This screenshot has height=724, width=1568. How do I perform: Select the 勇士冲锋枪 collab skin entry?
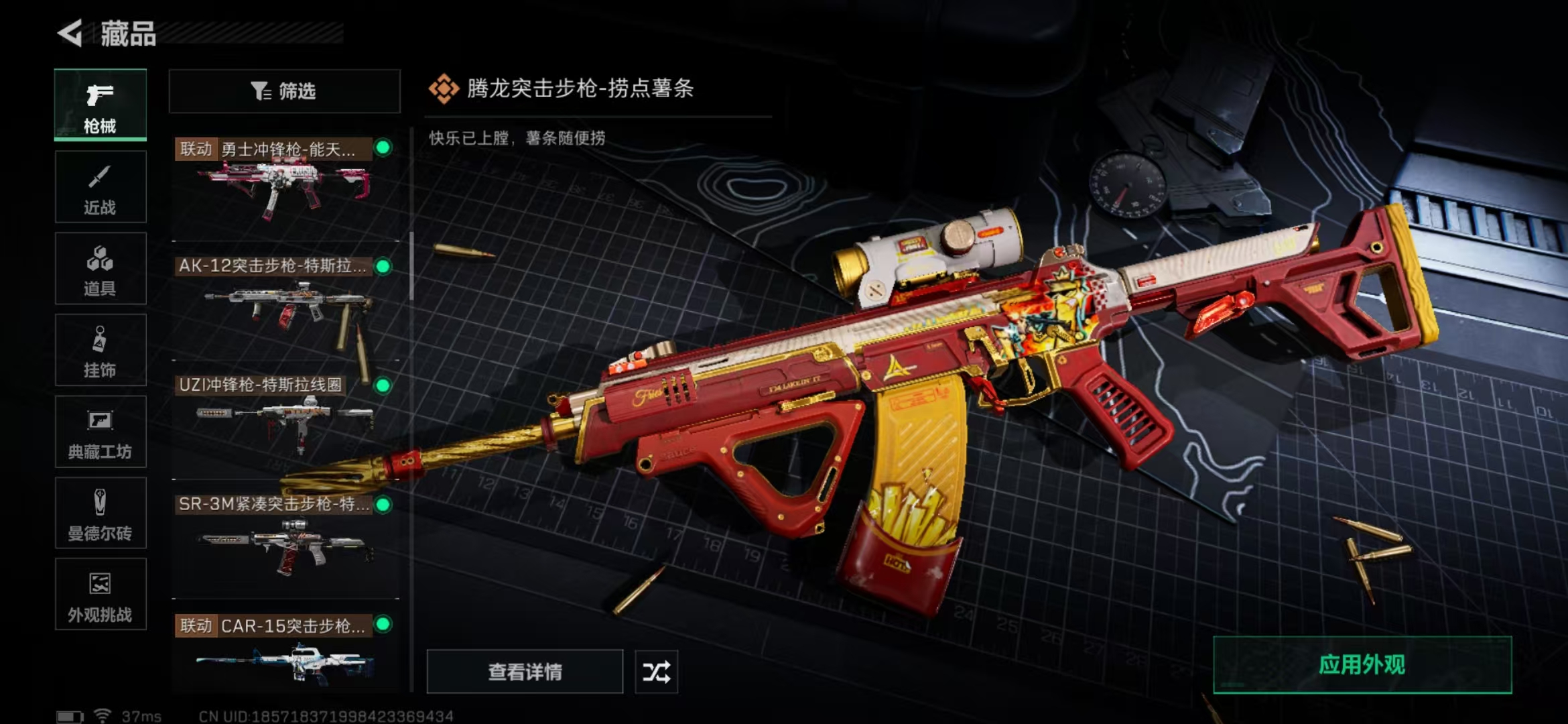pyautogui.click(x=285, y=181)
